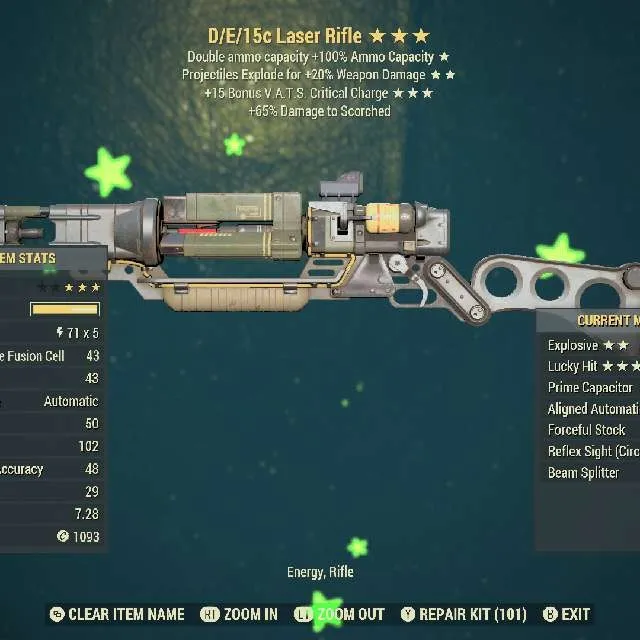Choose the Zoom Out option
640x640 pixels.
tap(340, 614)
